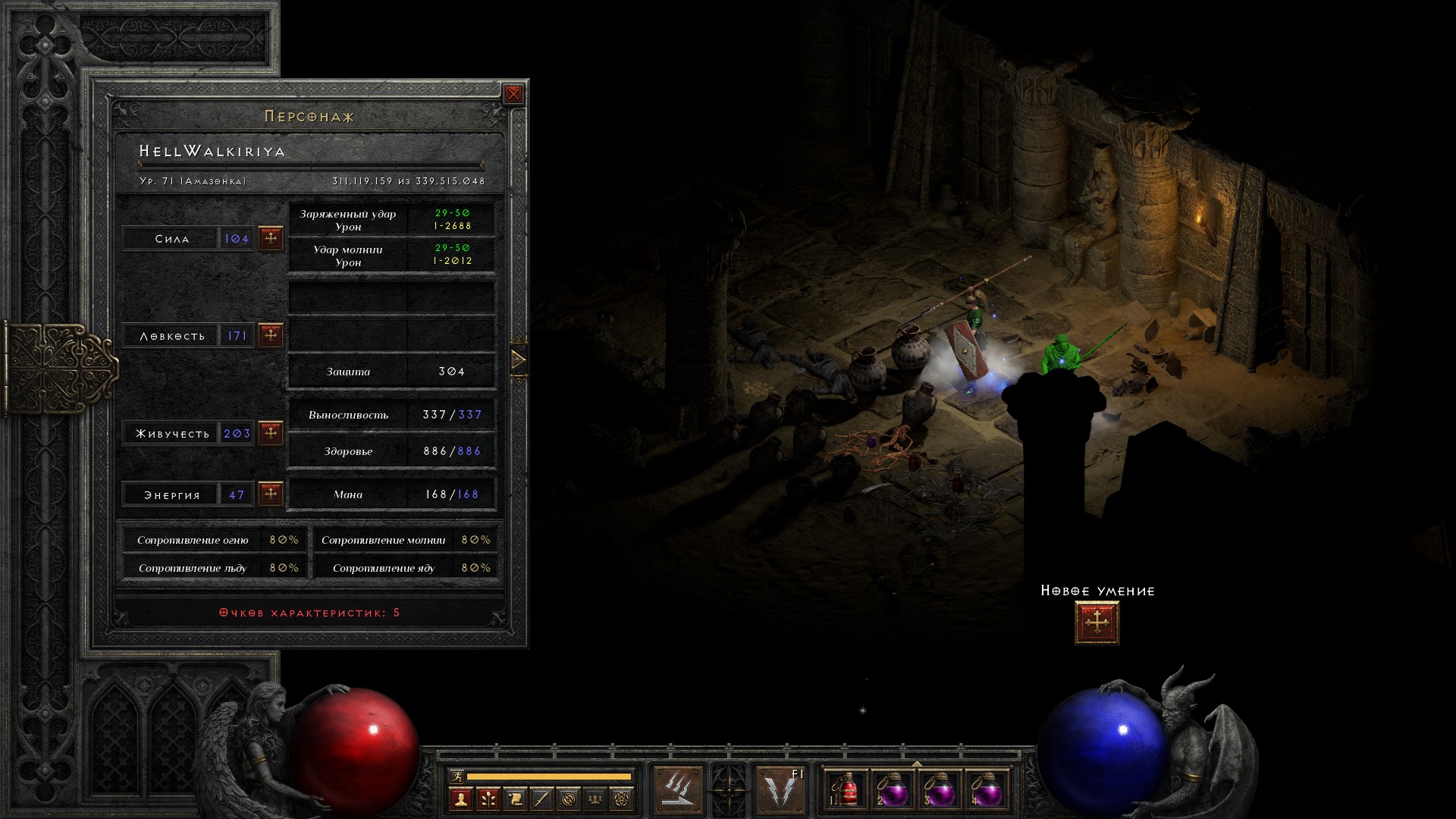Open the character sheet icon in the mini menu
The image size is (1456, 819).
click(x=460, y=799)
